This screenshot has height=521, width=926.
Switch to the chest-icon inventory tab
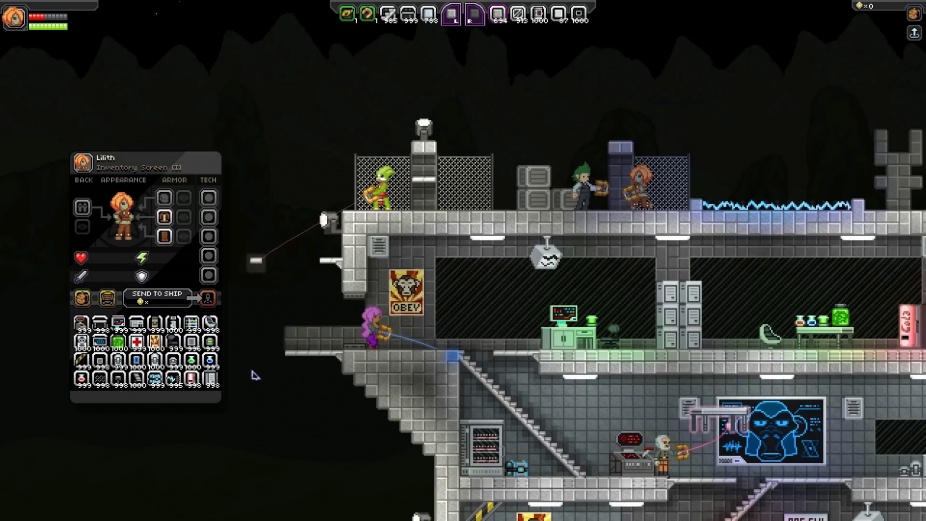coord(106,298)
